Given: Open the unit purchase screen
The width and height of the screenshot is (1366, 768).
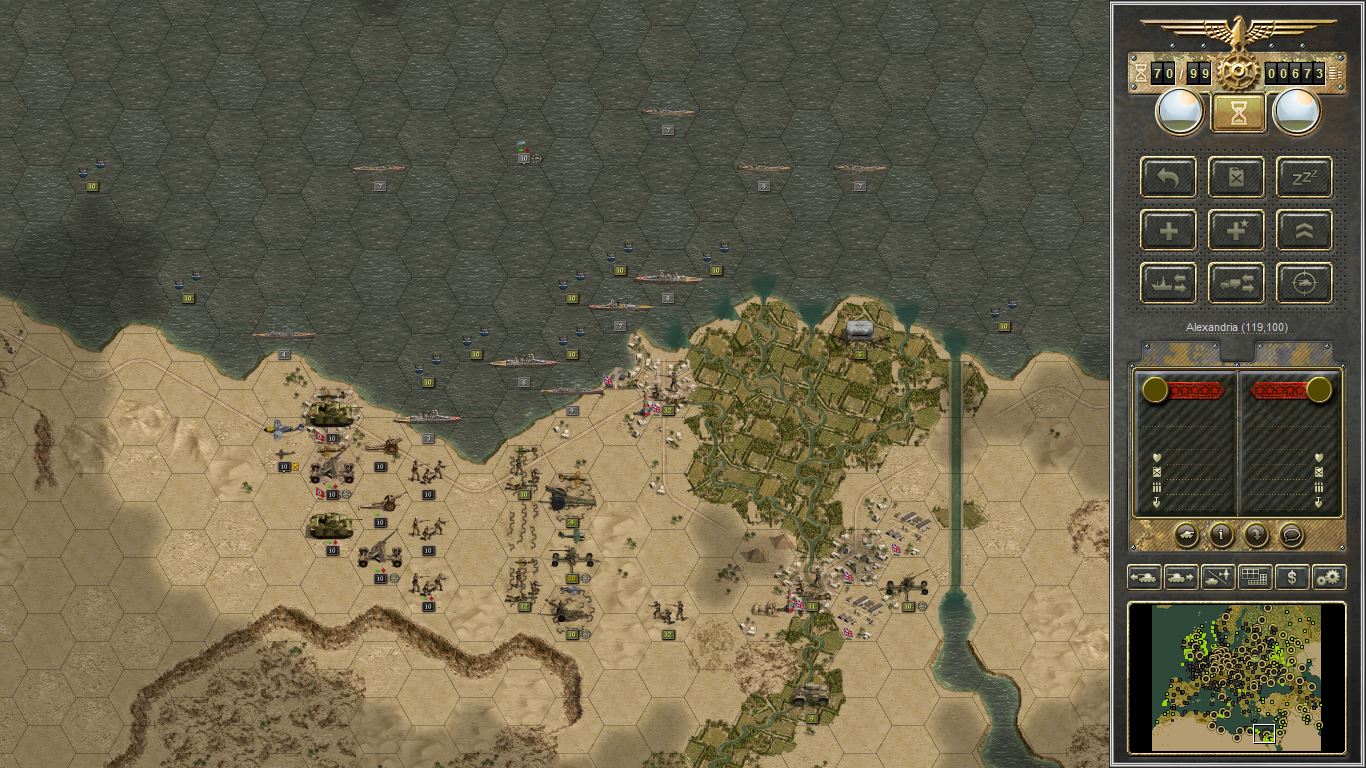Looking at the screenshot, I should point(1293,577).
